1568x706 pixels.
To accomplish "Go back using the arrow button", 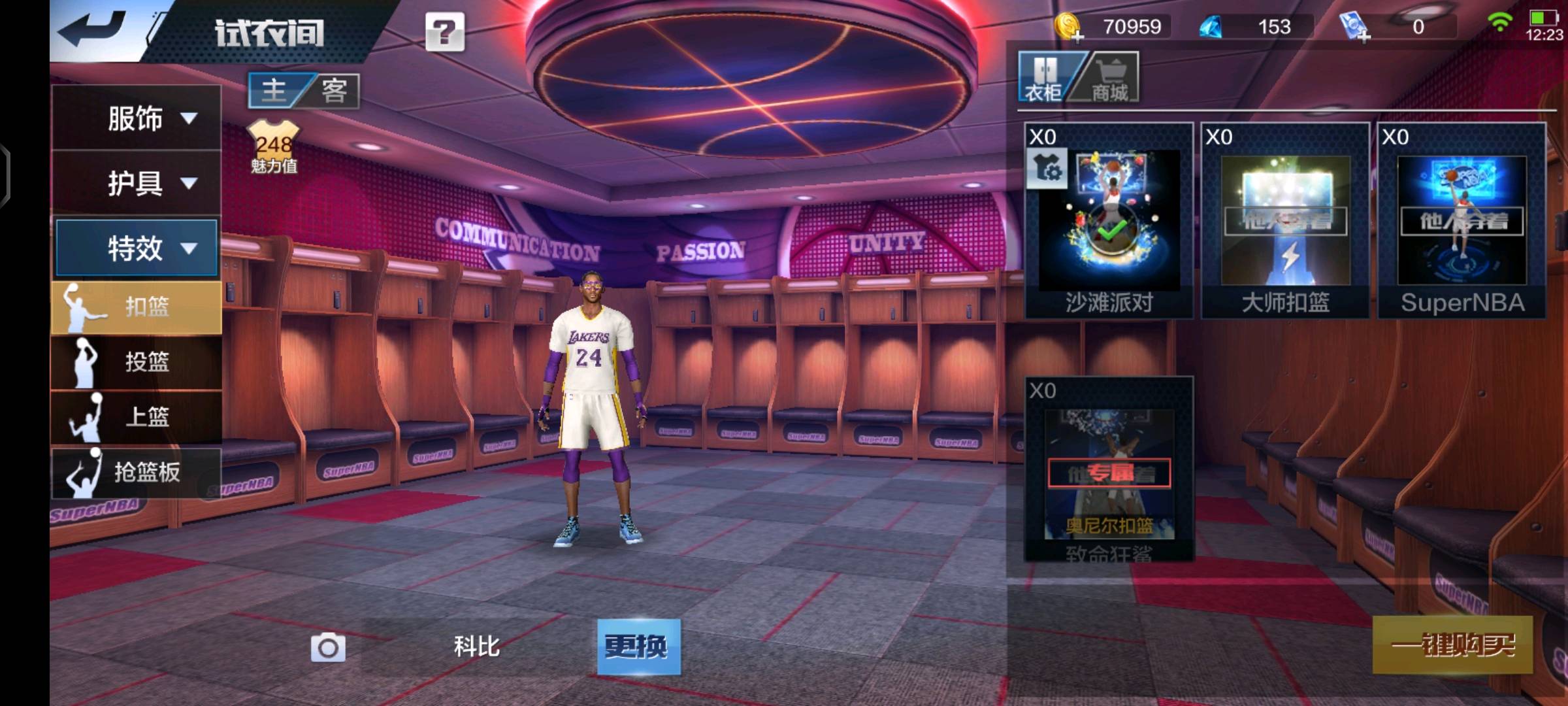I will [x=91, y=29].
